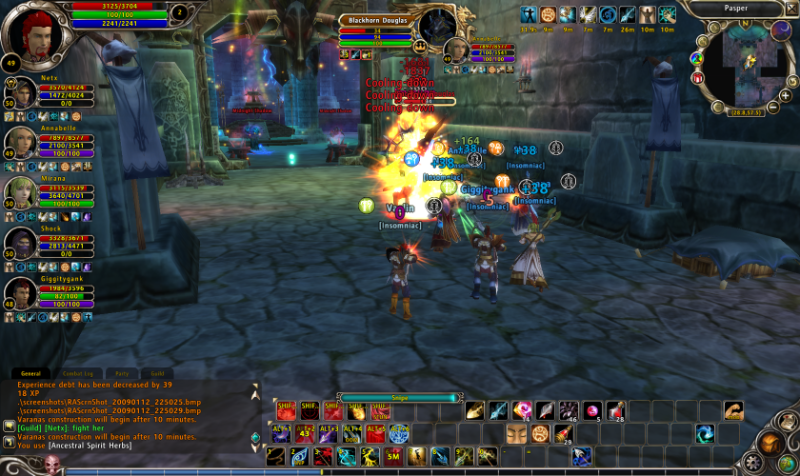Viewport: 800px width, 476px height.
Task: Open the General chat tab
Action: (31, 372)
